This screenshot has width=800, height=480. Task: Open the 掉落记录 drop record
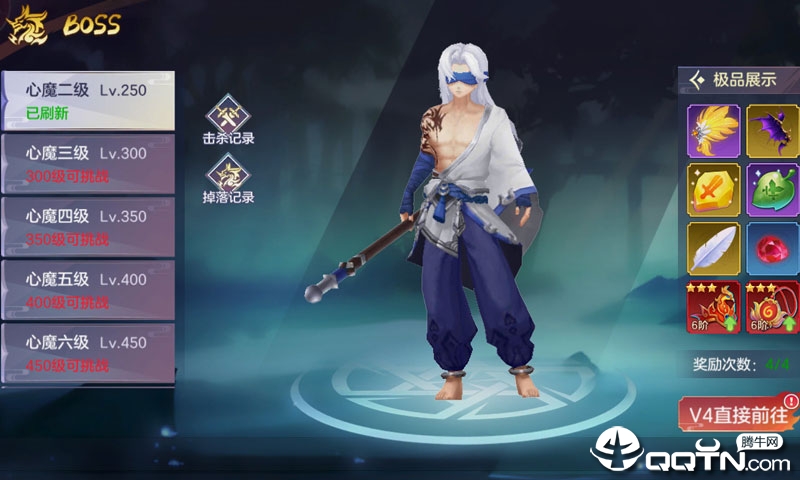228,181
